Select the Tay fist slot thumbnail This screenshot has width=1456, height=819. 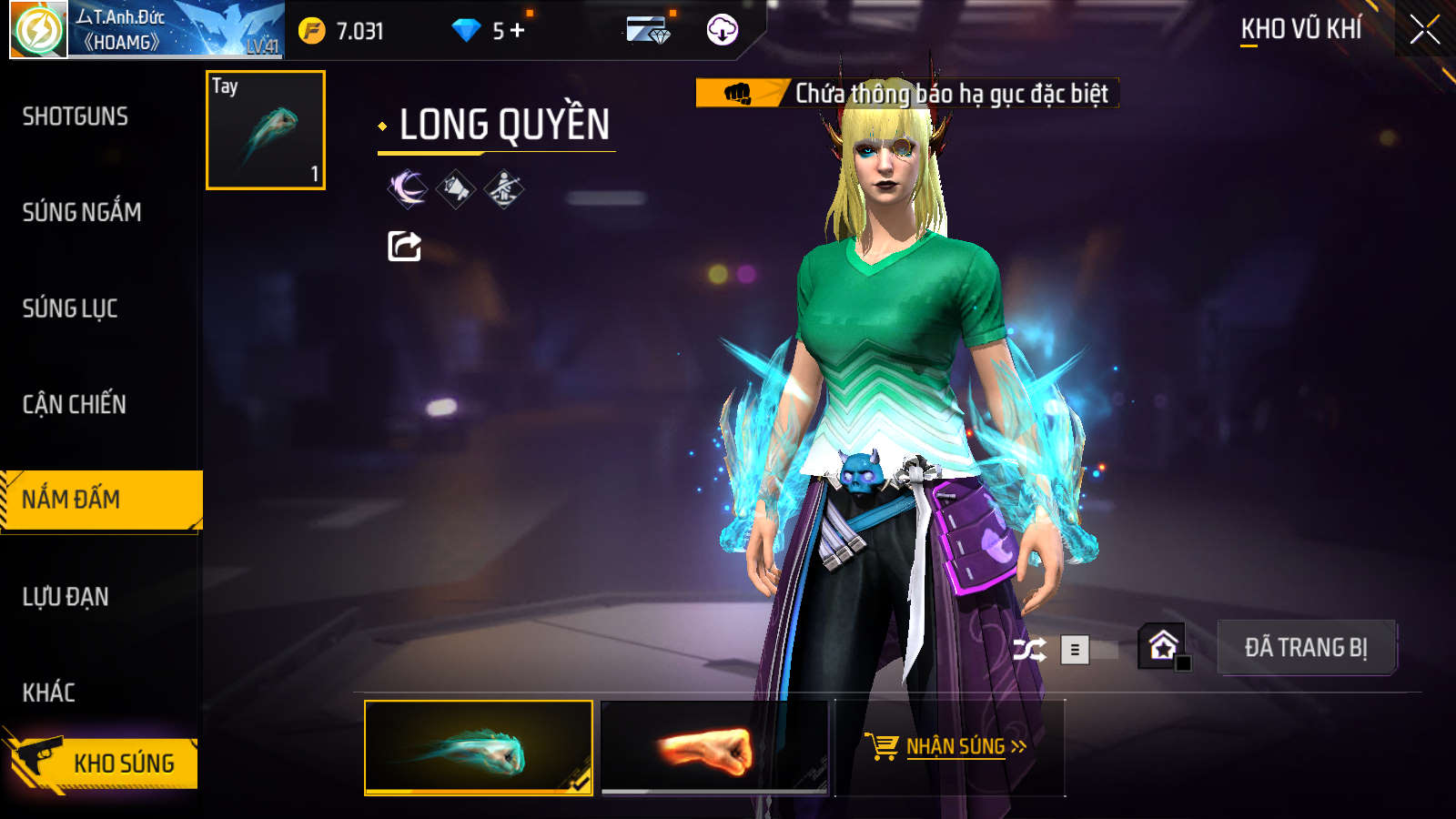266,130
